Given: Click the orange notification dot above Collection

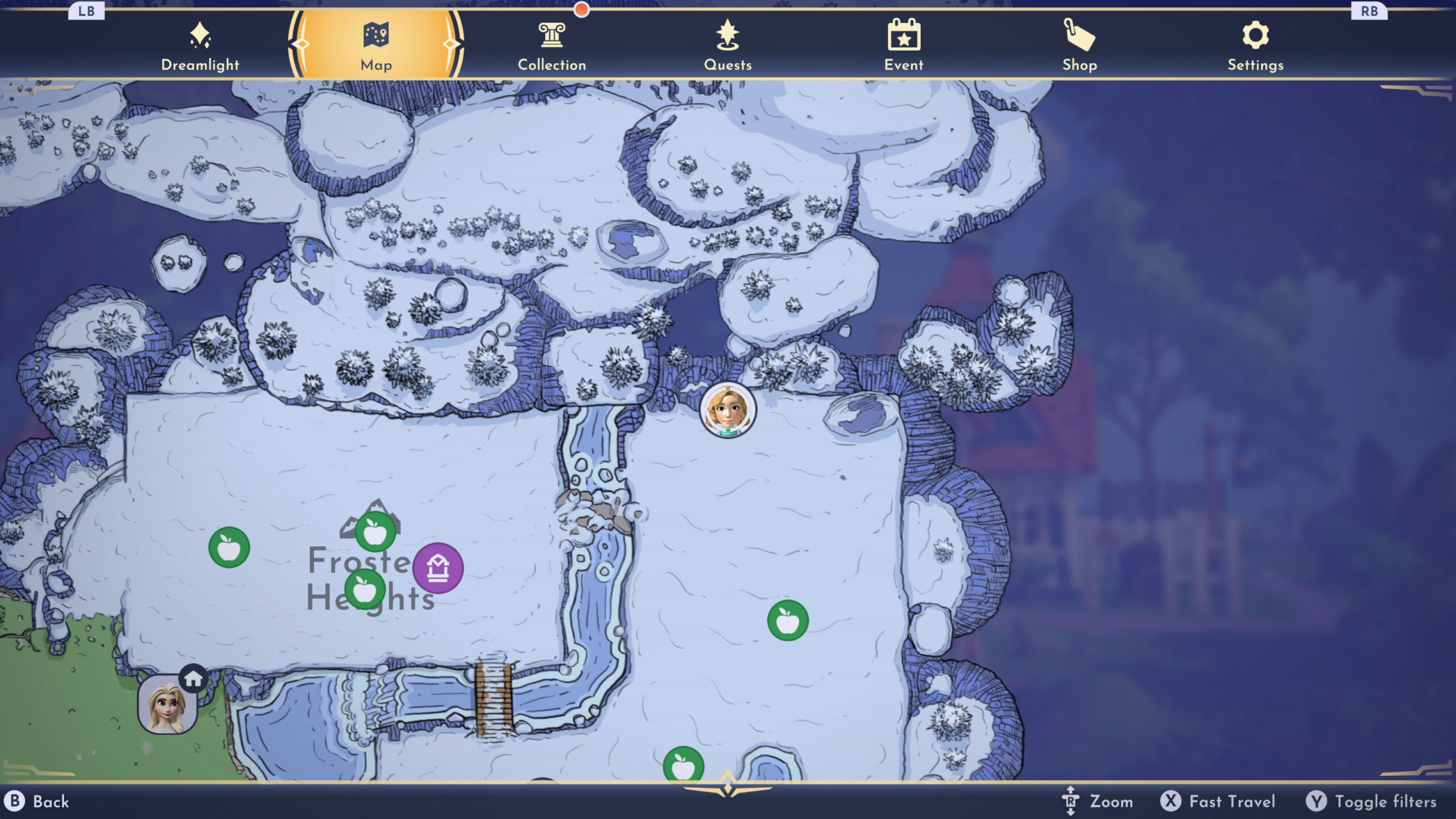Looking at the screenshot, I should tap(581, 9).
